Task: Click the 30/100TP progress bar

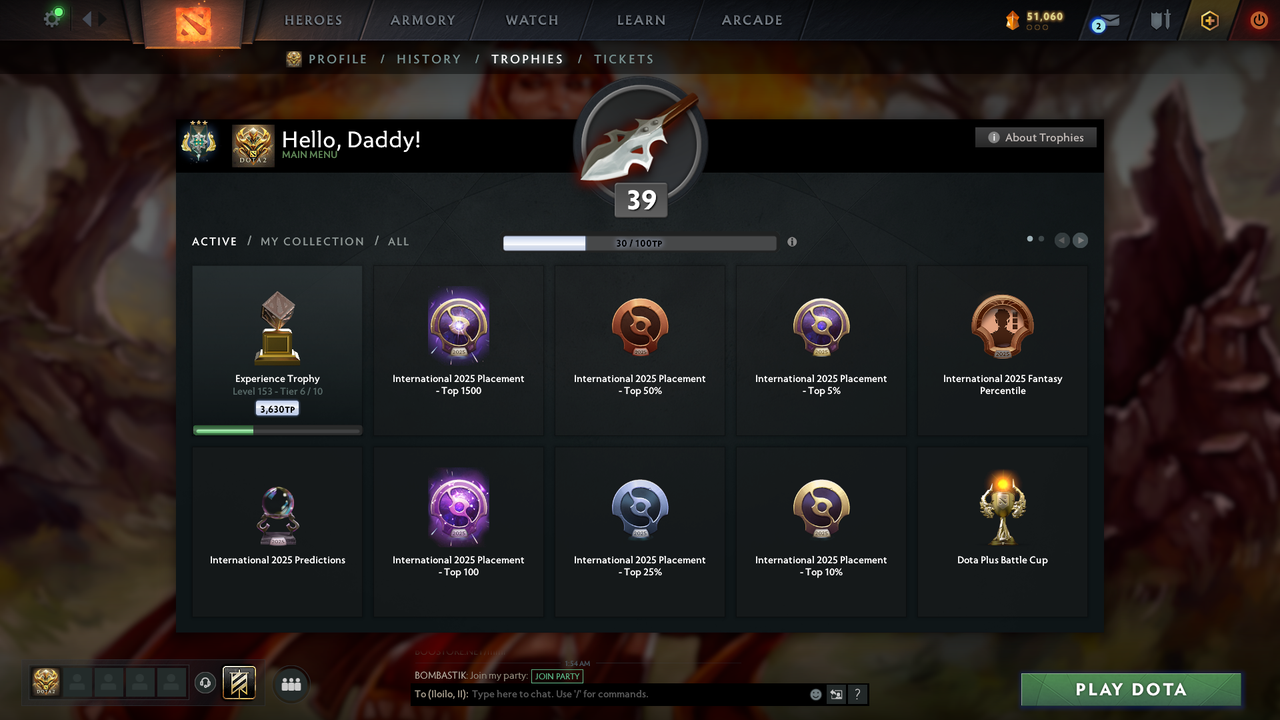Action: (640, 242)
